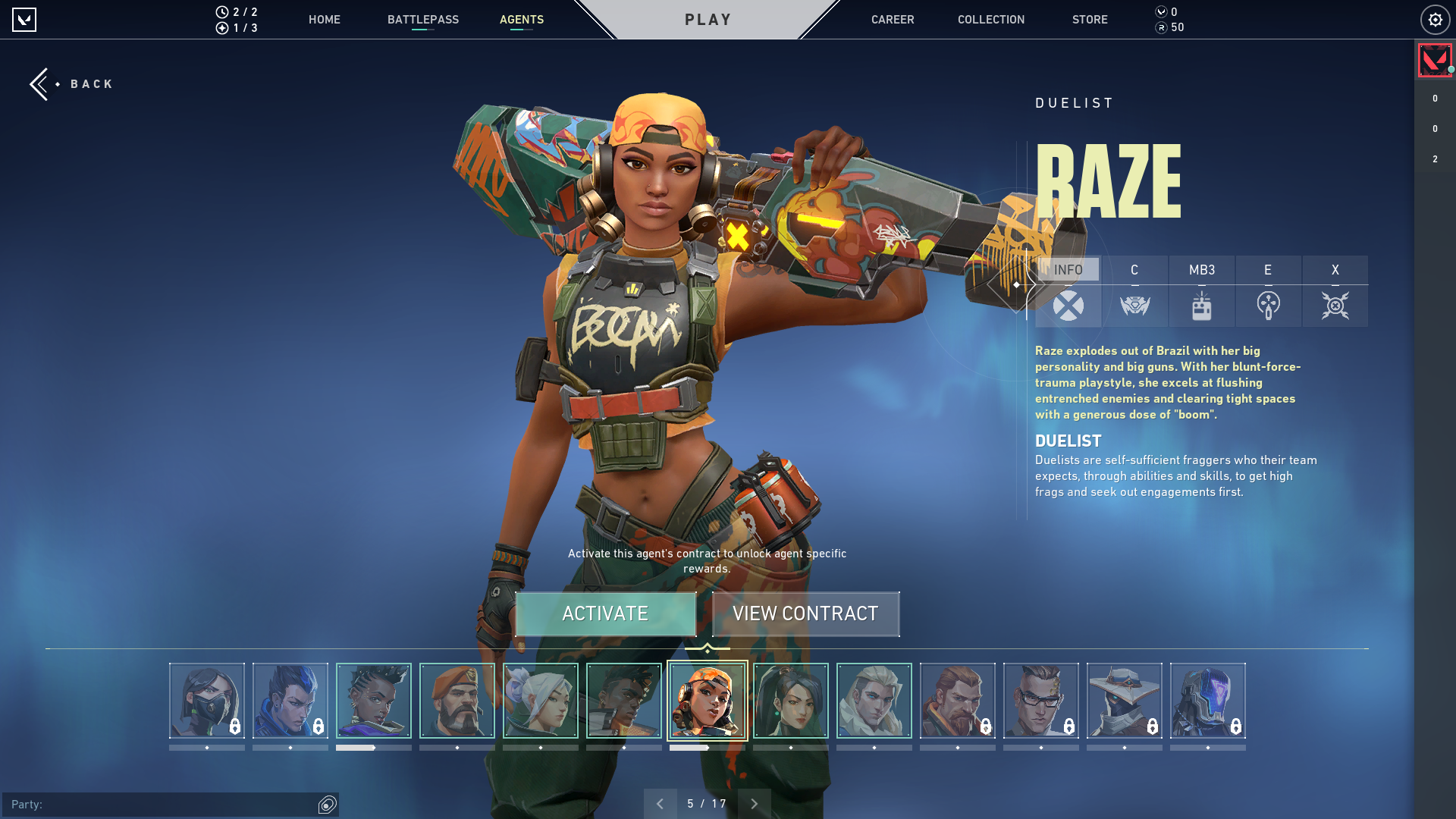The image size is (1456, 819).
Task: Open the Career page
Action: (892, 20)
